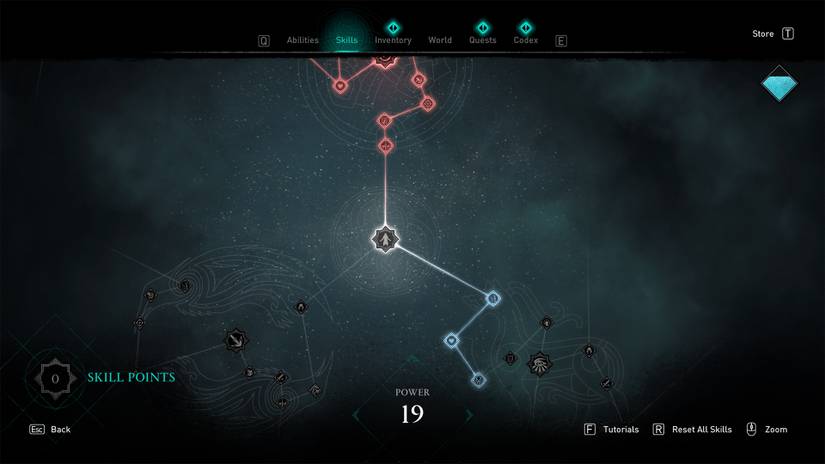The height and width of the screenshot is (464, 825).
Task: Click the teal diamond icon
Action: [779, 85]
